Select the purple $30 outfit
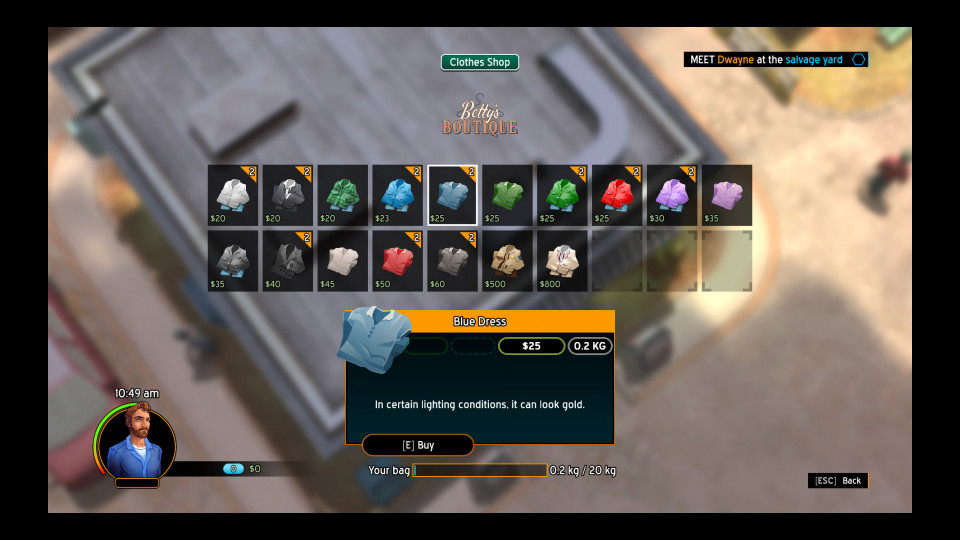 tap(671, 195)
